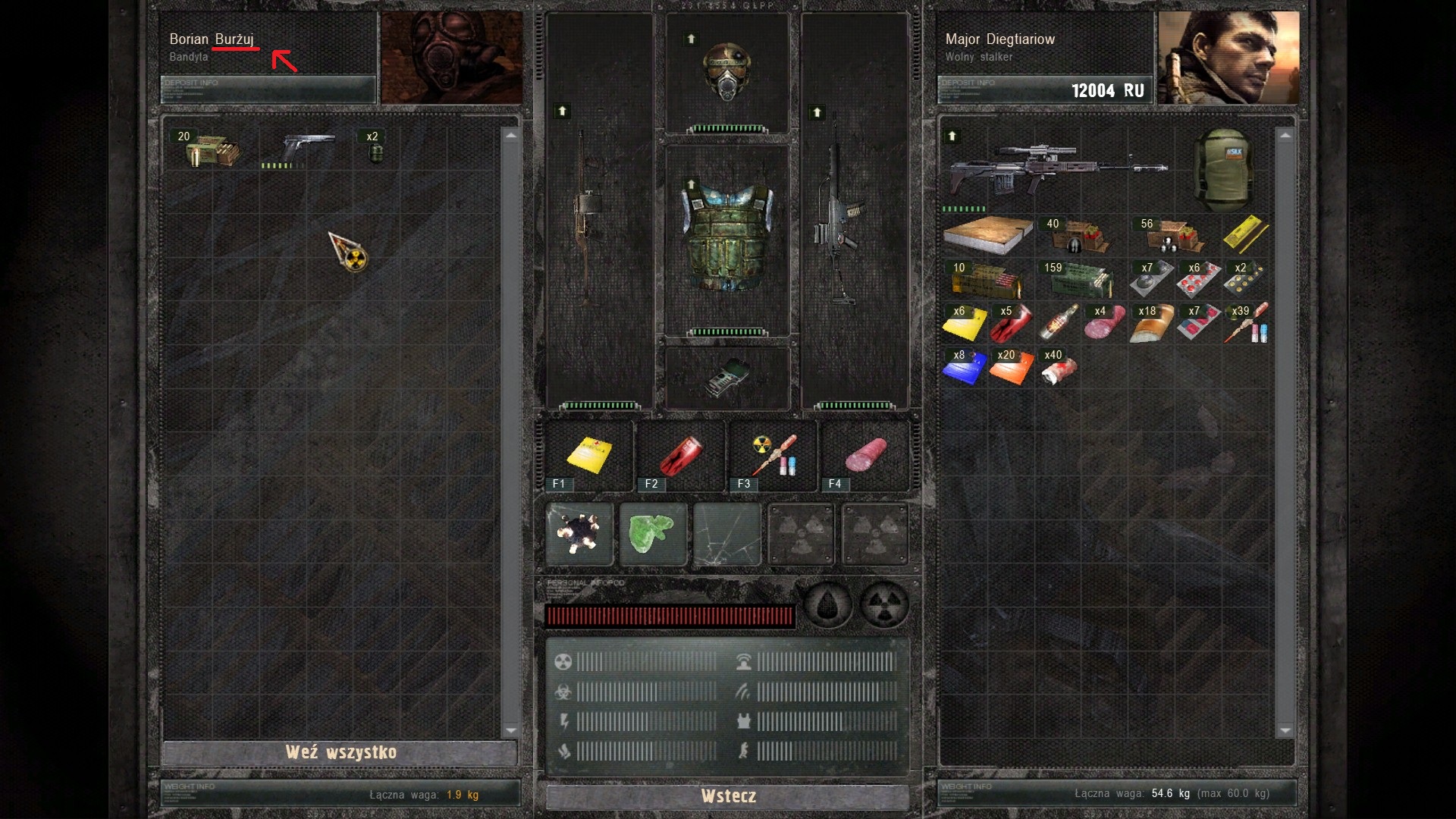Viewport: 1456px width, 819px height.
Task: Select the equipped helmet slot
Action: [x=726, y=72]
